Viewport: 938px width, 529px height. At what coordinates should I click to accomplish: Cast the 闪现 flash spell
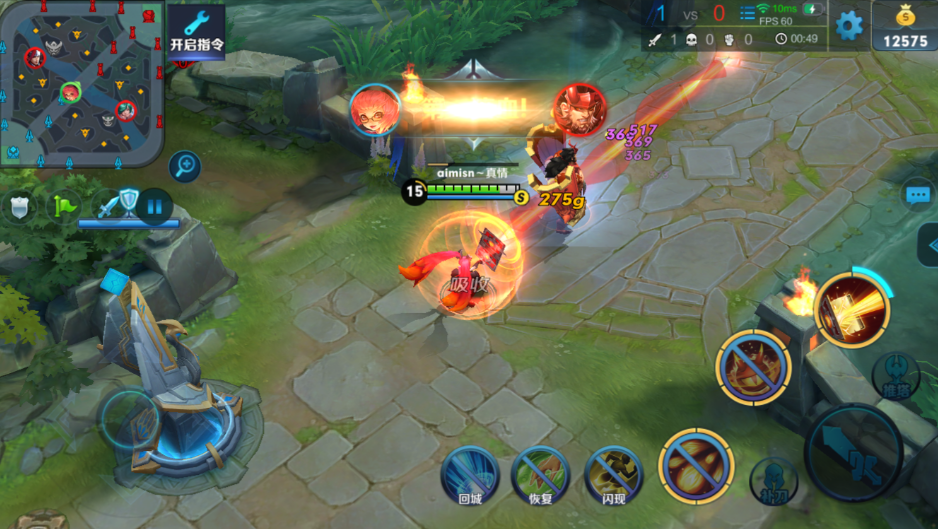(x=613, y=473)
